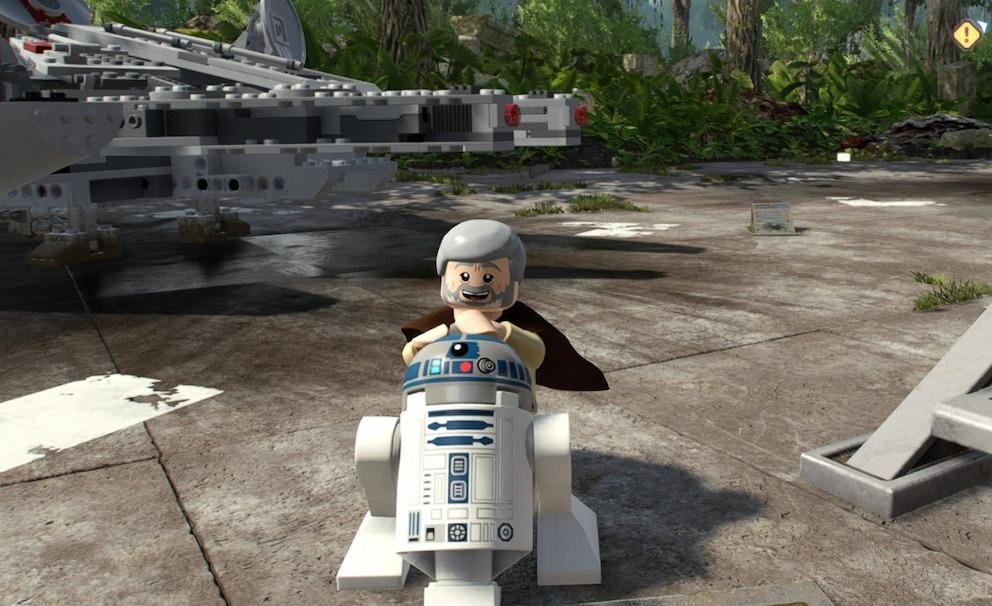This screenshot has width=992, height=606.
Task: Click the yellow exclamation objective marker
Action: (966, 35)
